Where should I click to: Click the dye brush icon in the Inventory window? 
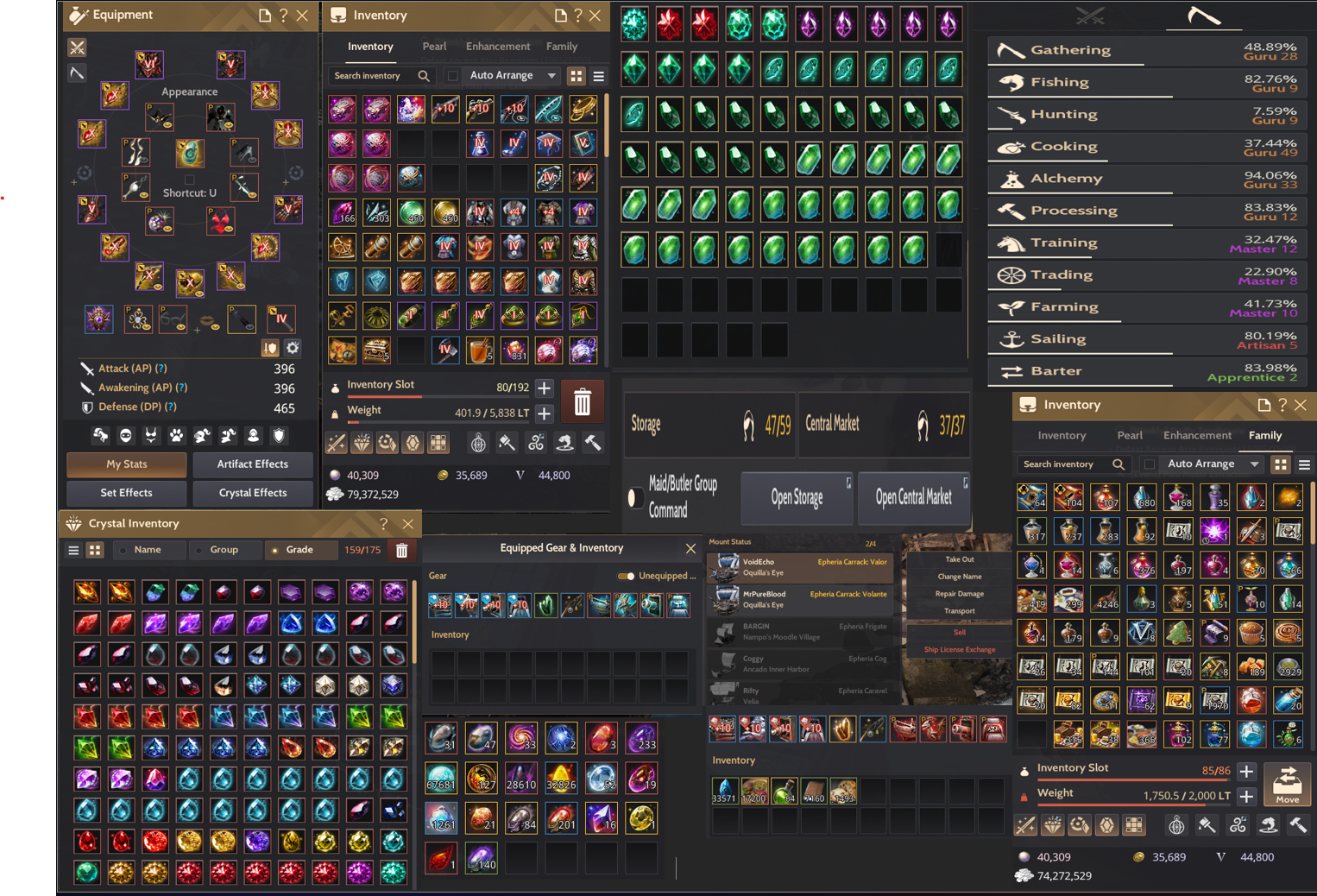[x=507, y=442]
